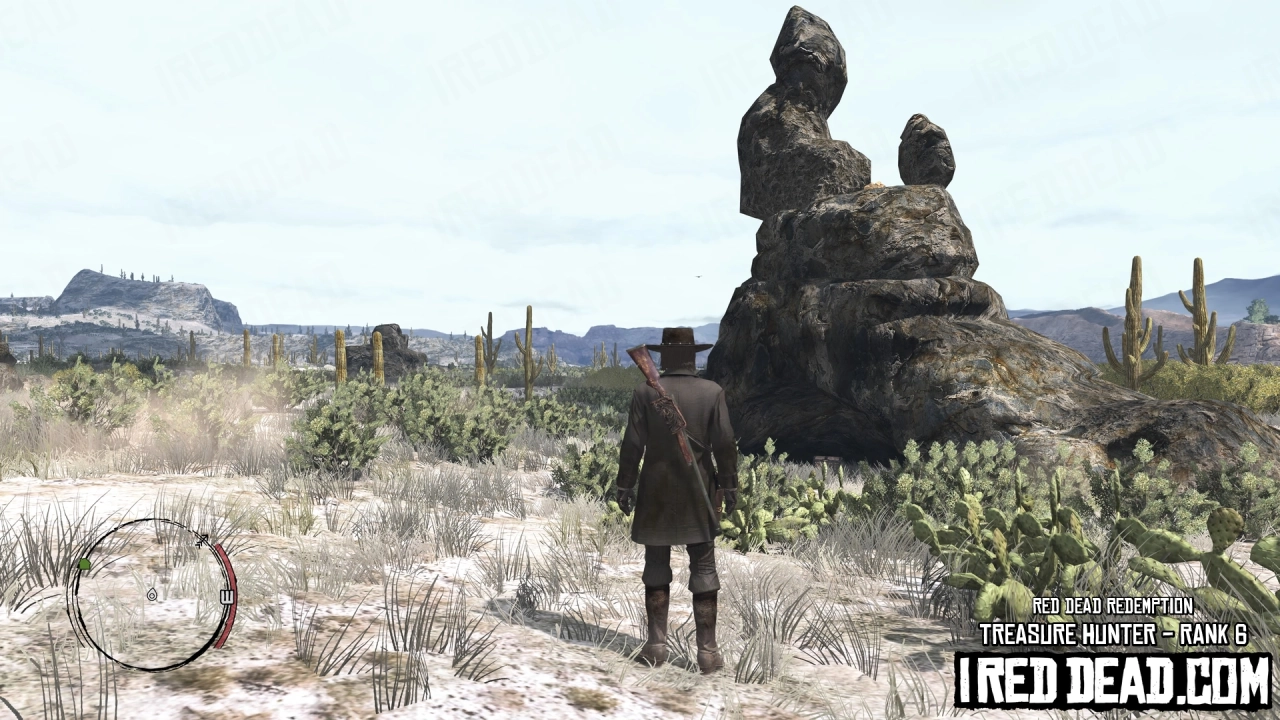Click the bird flying in the sky
This screenshot has width=1280, height=720.
point(700,276)
